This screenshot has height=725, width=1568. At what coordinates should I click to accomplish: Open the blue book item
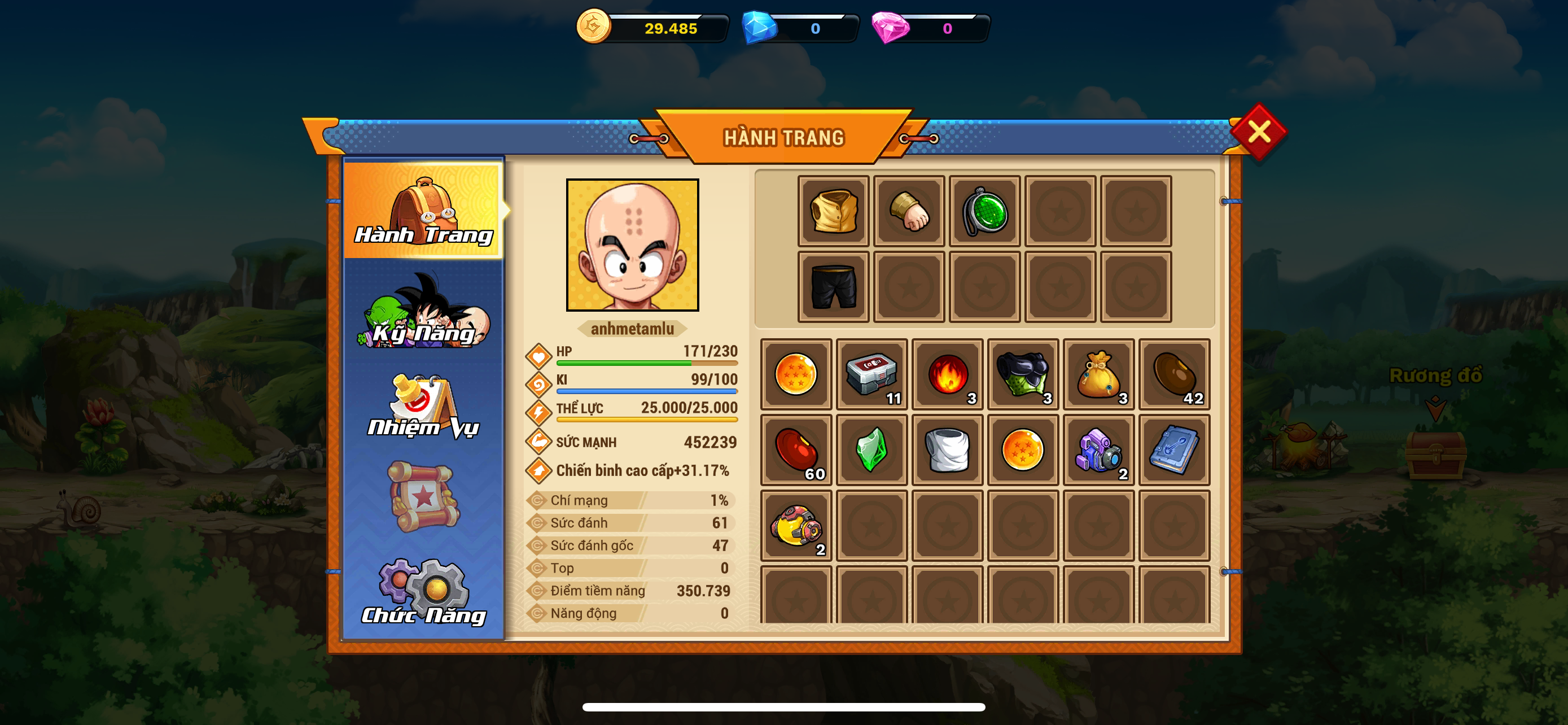(x=1174, y=450)
